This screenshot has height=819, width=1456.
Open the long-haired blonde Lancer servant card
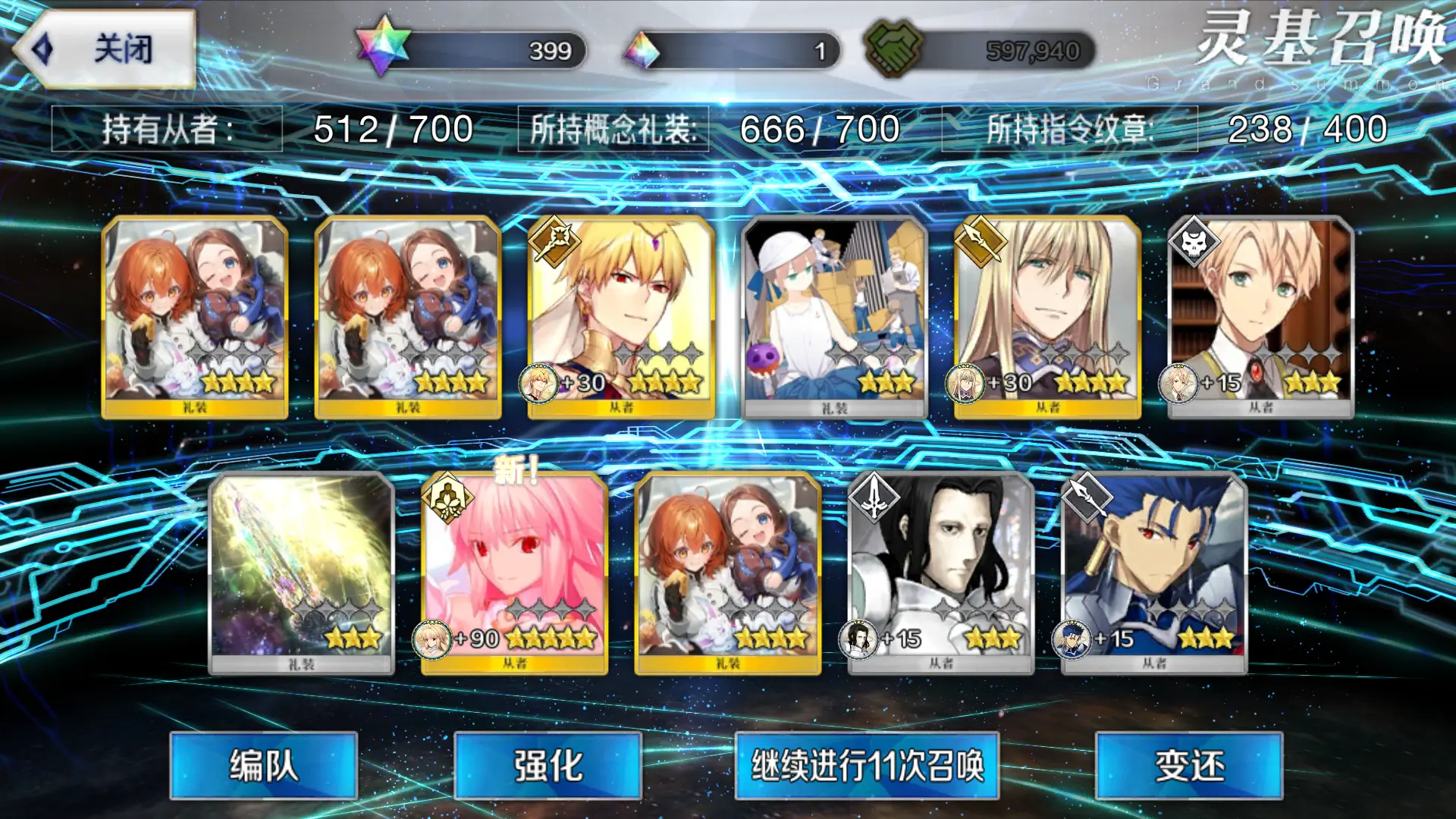pos(1047,317)
